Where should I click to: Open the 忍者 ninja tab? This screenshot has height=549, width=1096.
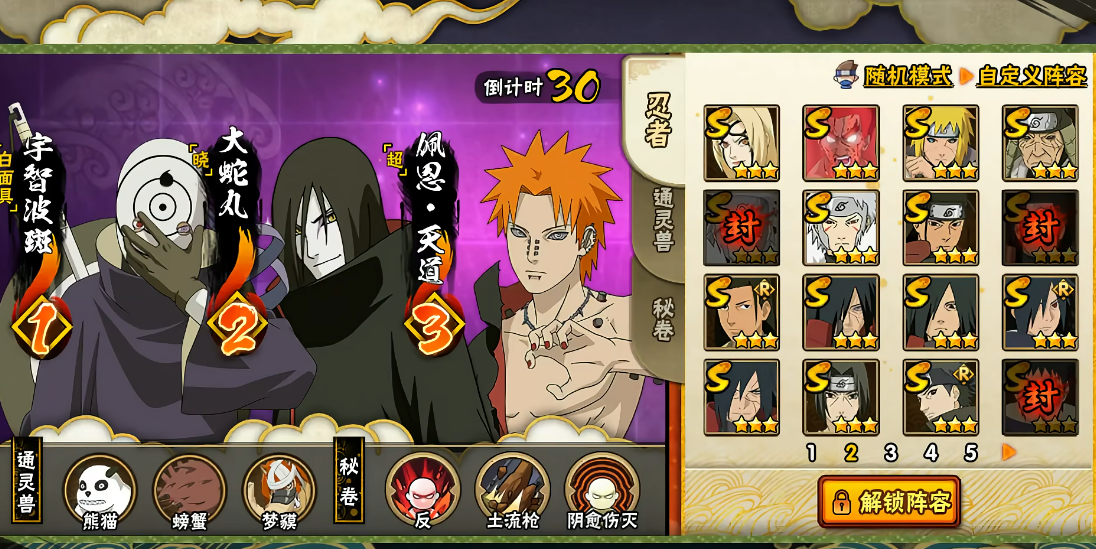click(658, 121)
